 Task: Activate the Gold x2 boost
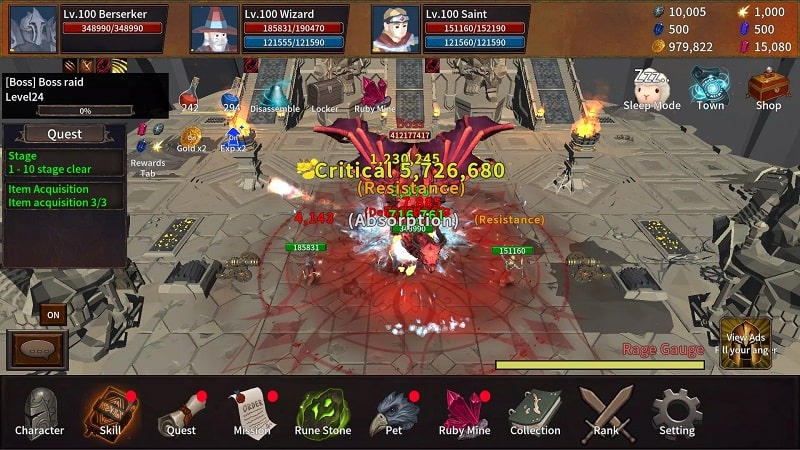tap(190, 140)
